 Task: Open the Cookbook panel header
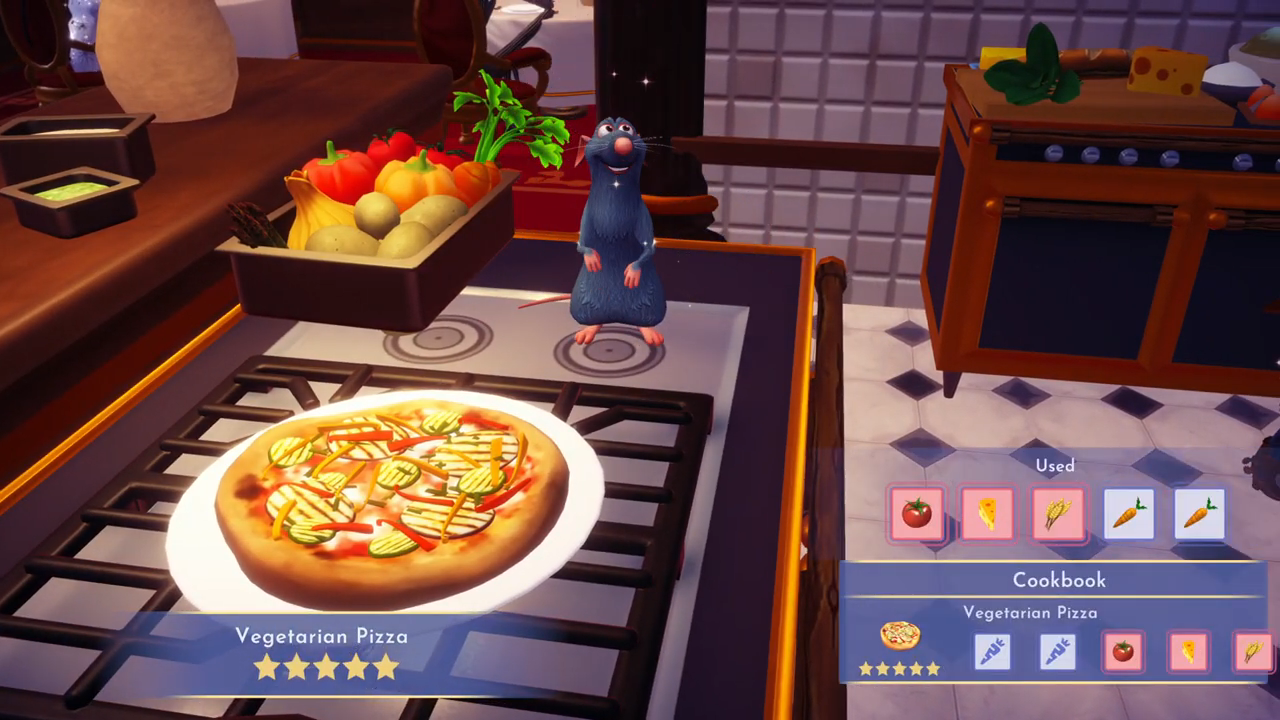tap(1058, 580)
